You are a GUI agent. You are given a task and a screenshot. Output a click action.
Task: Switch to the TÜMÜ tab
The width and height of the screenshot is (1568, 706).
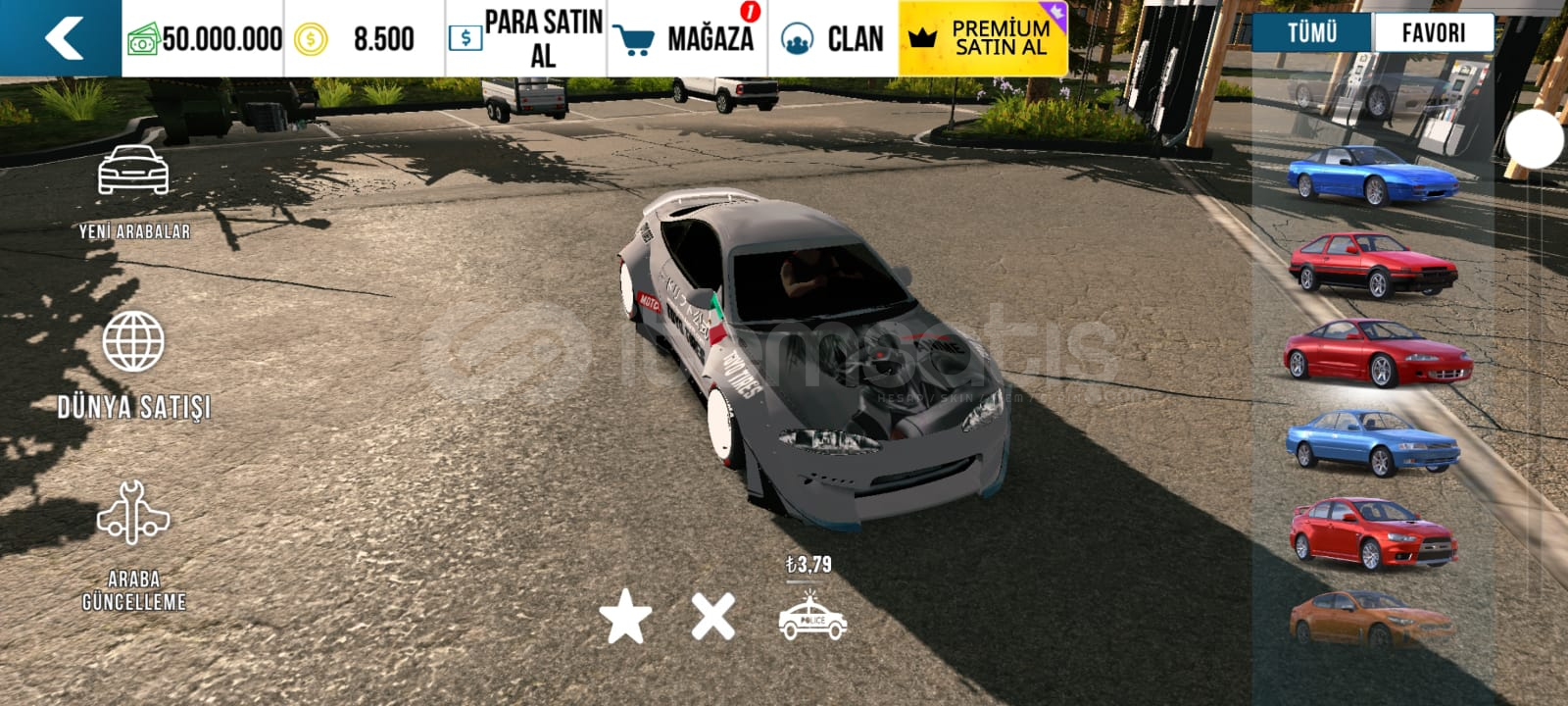1311,32
